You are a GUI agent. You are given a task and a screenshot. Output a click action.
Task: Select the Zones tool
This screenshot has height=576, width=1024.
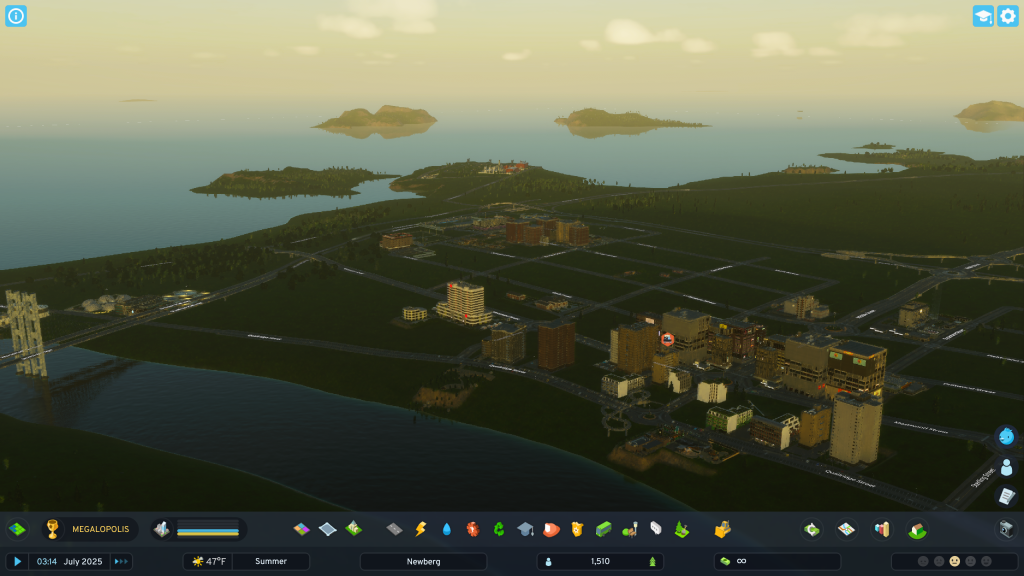tap(301, 529)
